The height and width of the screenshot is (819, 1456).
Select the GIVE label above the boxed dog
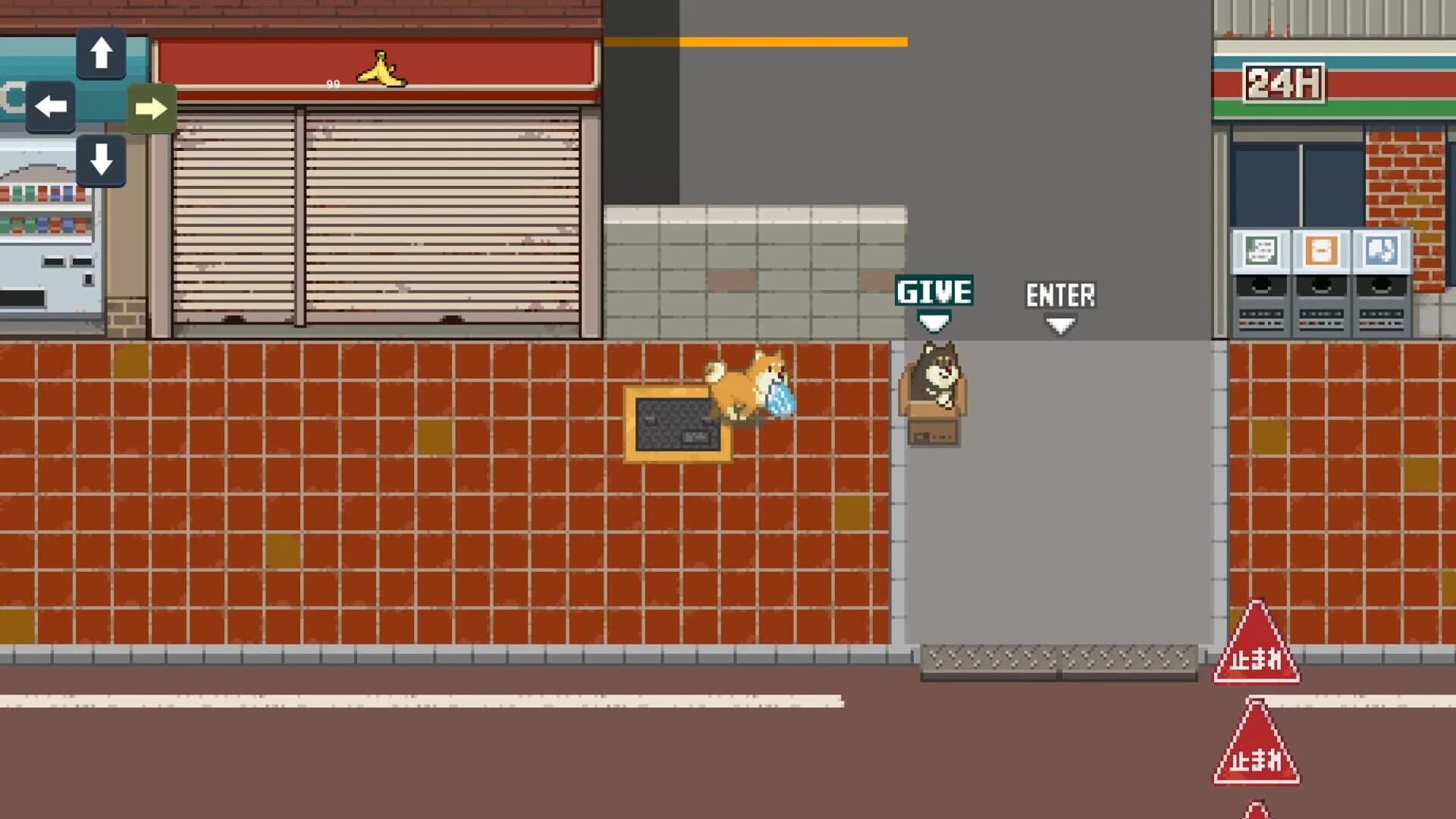[934, 290]
